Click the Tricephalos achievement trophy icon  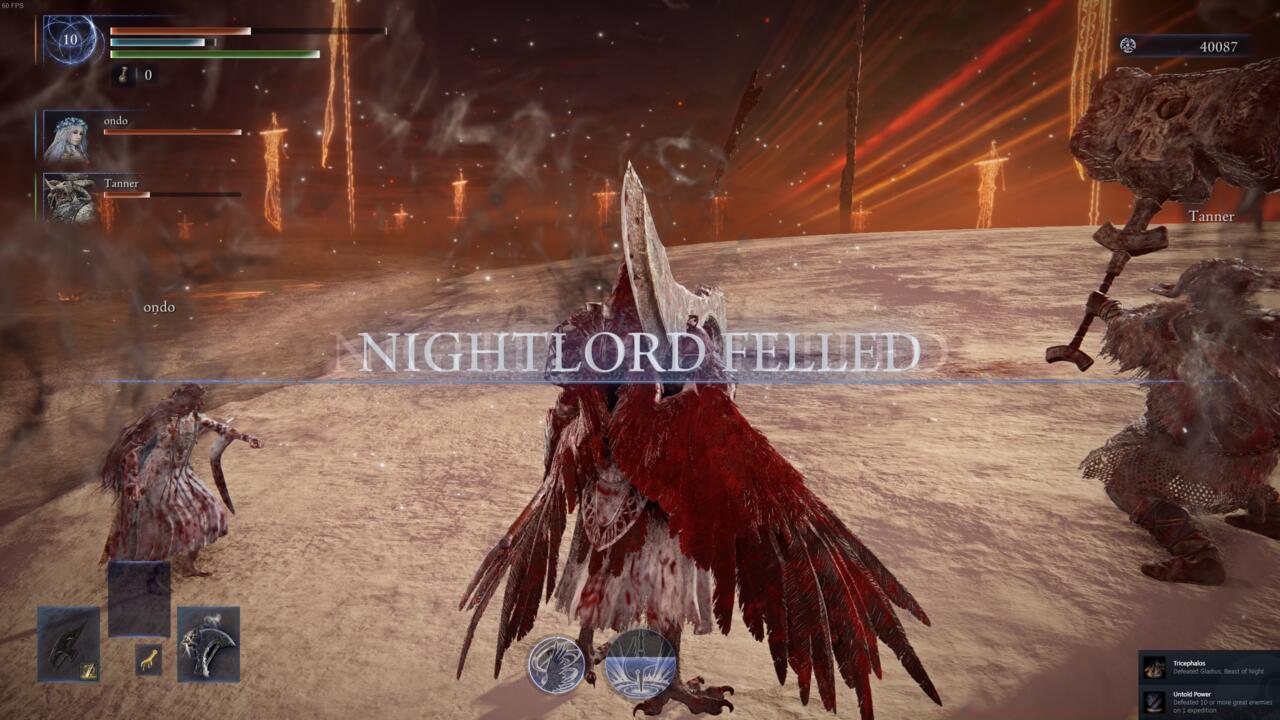pyautogui.click(x=1152, y=667)
